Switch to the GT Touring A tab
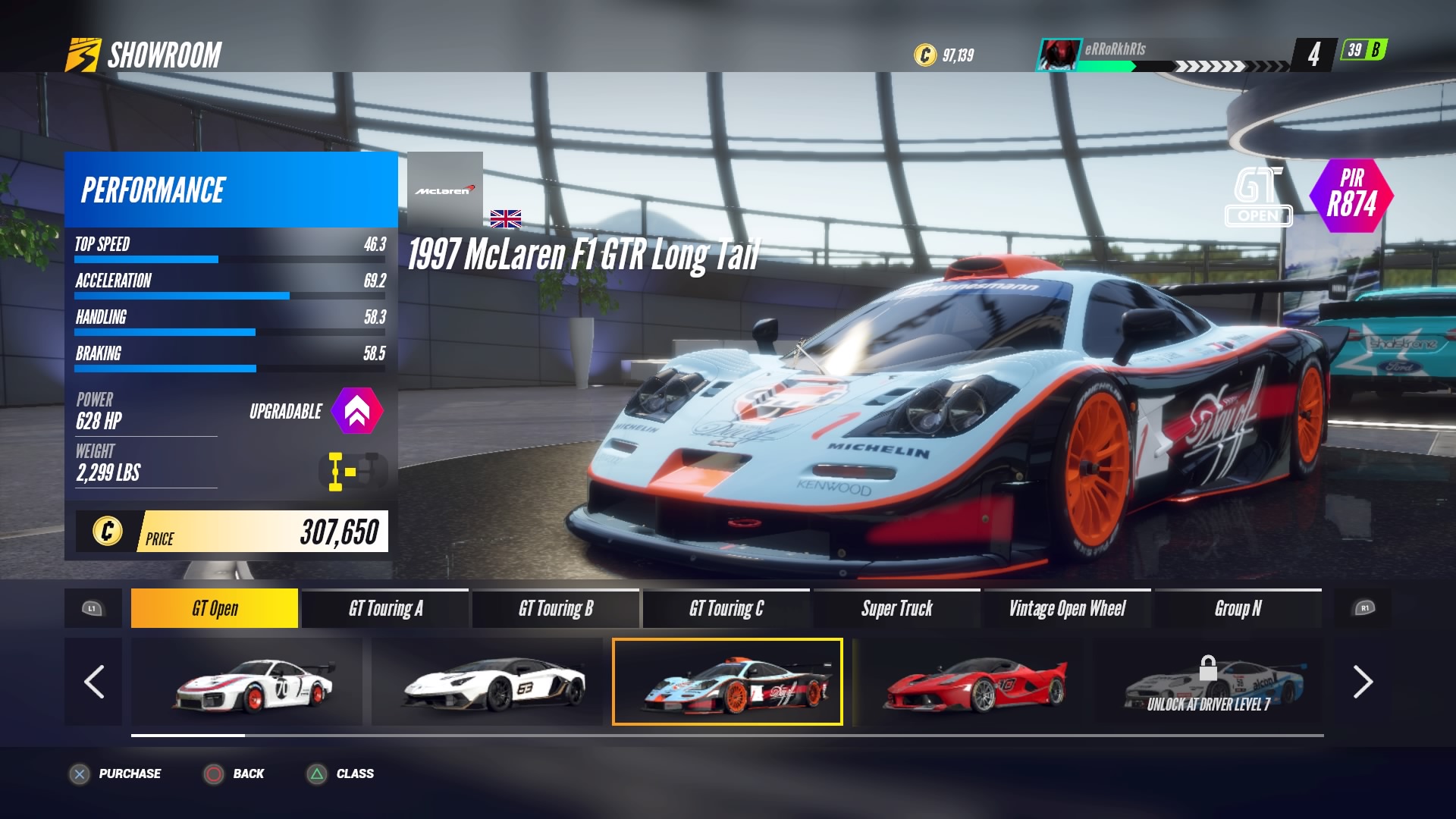Image resolution: width=1456 pixels, height=819 pixels. pos(384,608)
